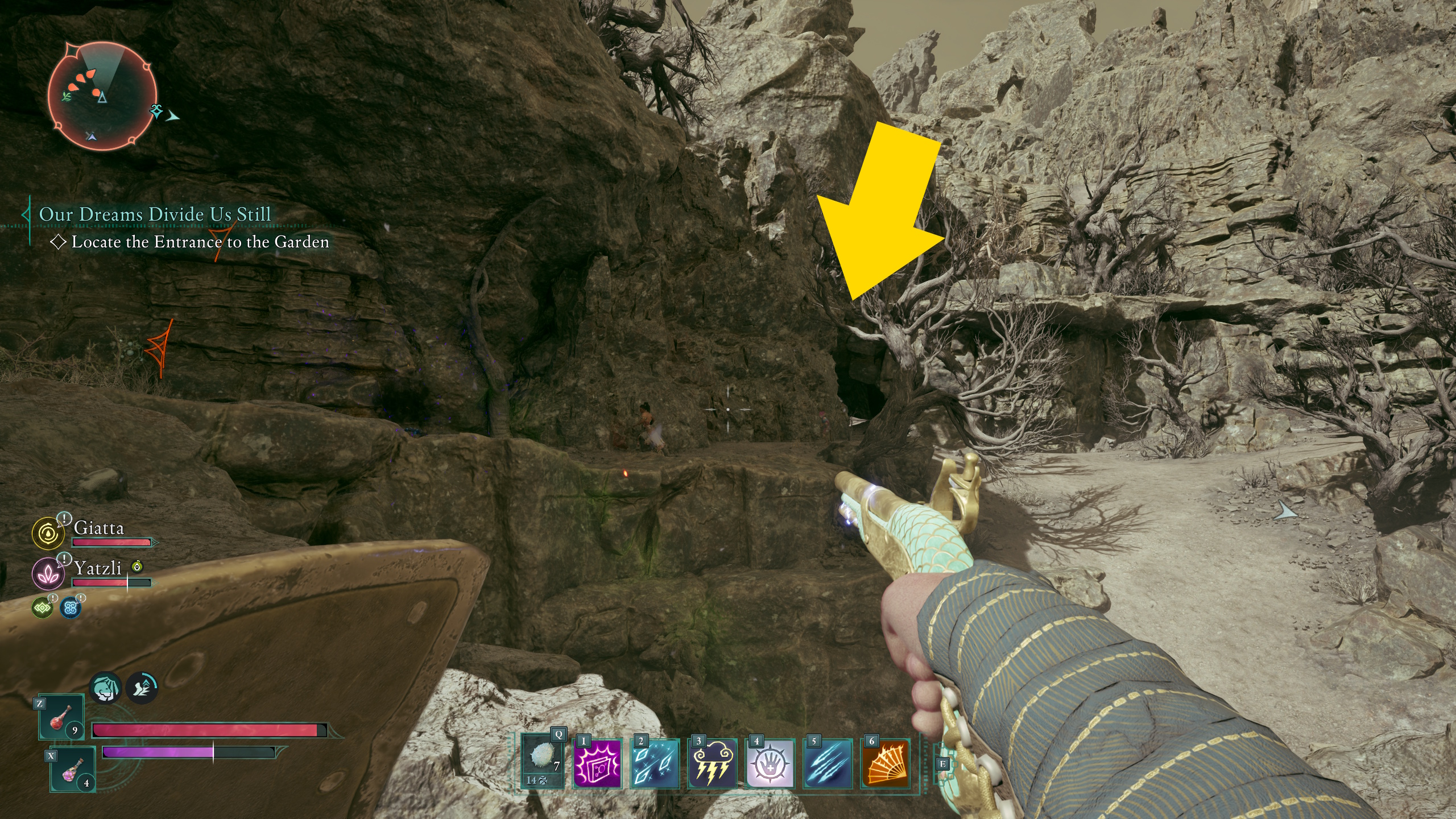Cast the storm cloud lightning spell
Screen dimensions: 1456x819
click(712, 763)
